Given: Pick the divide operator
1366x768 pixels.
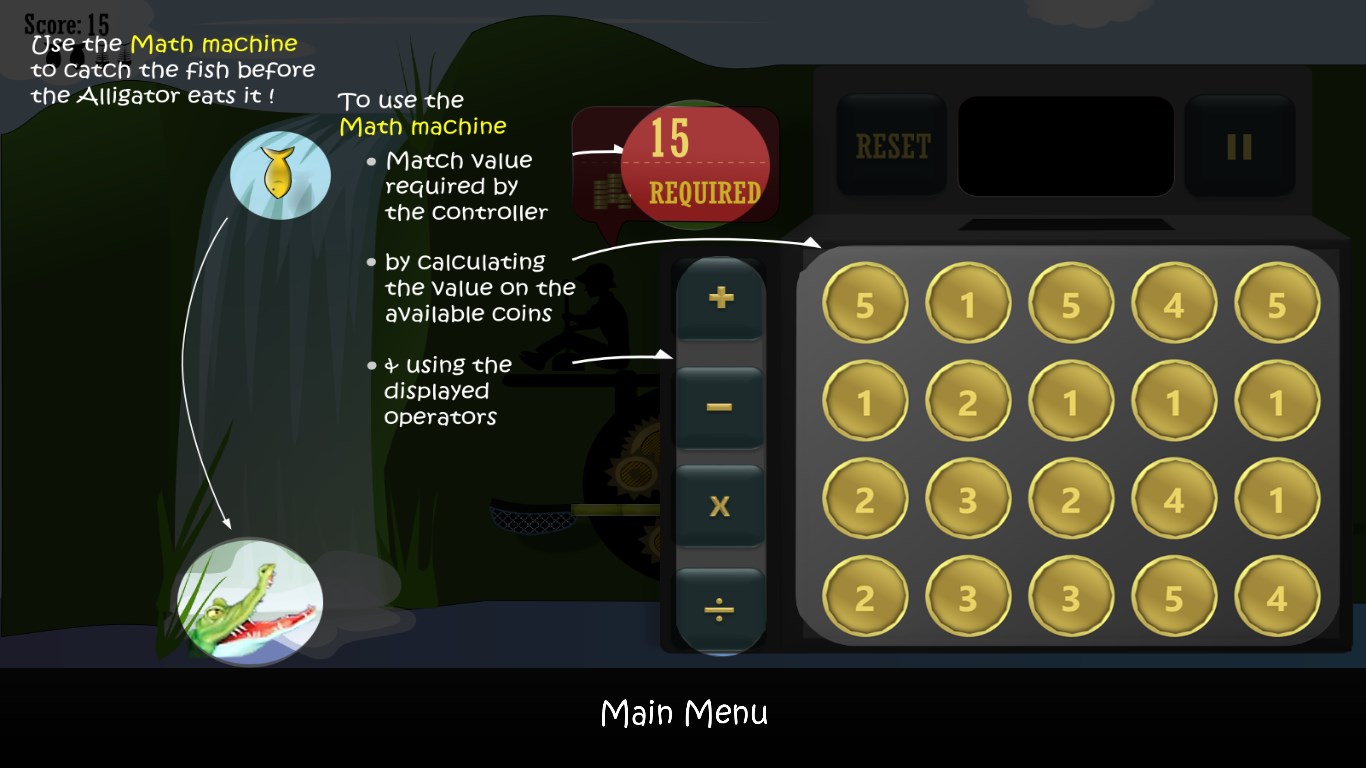Looking at the screenshot, I should 720,609.
